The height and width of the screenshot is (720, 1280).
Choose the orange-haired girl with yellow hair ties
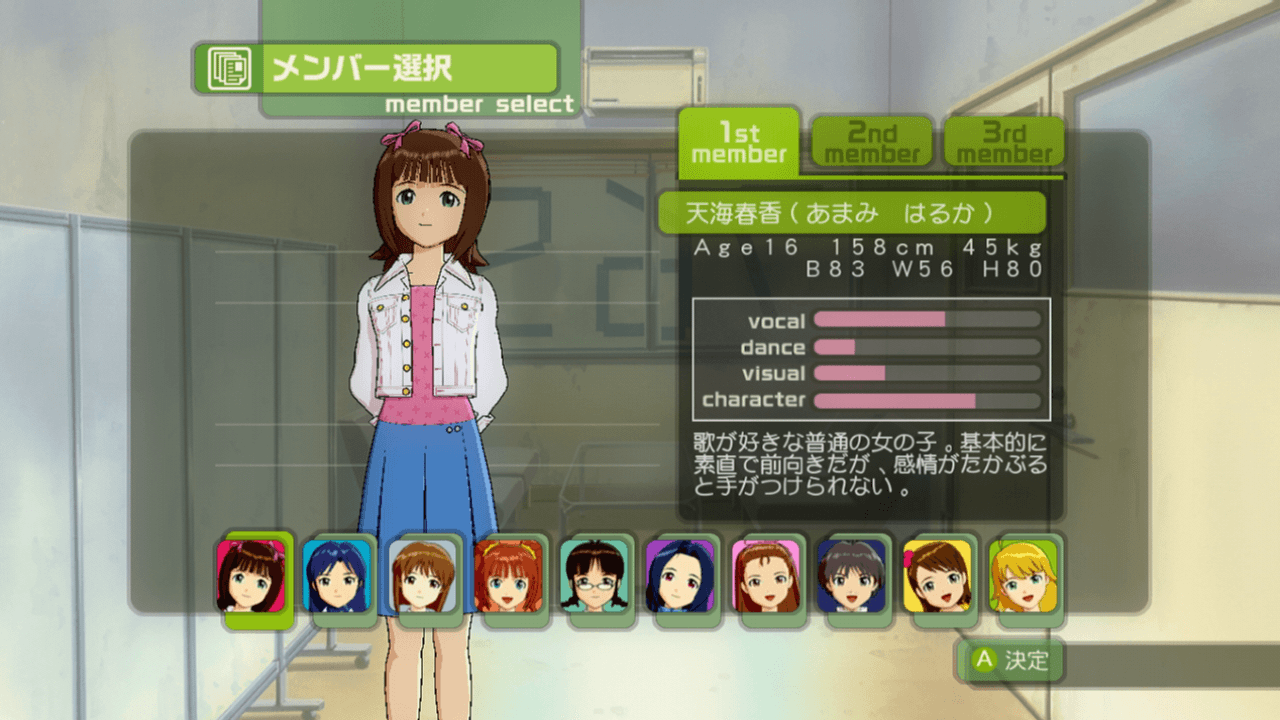coord(509,576)
